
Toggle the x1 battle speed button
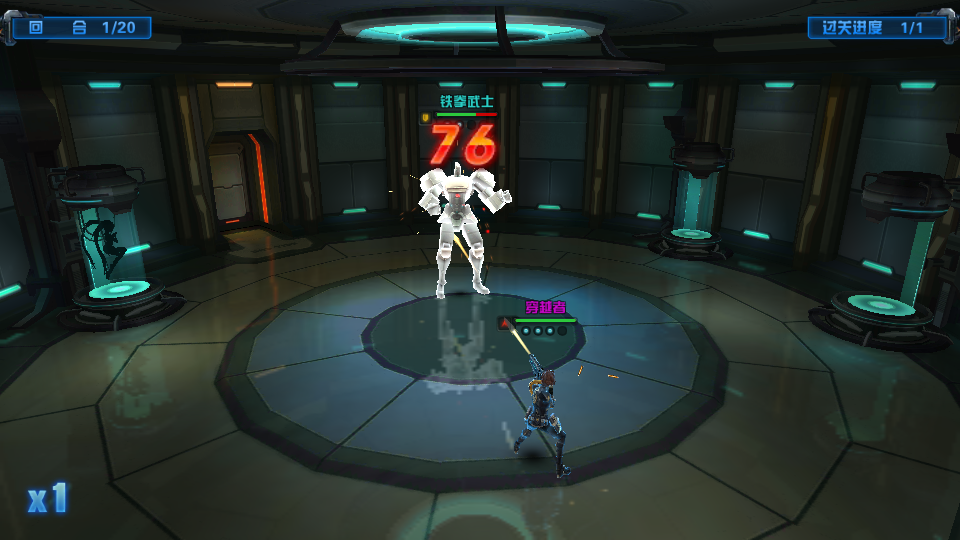click(x=47, y=497)
